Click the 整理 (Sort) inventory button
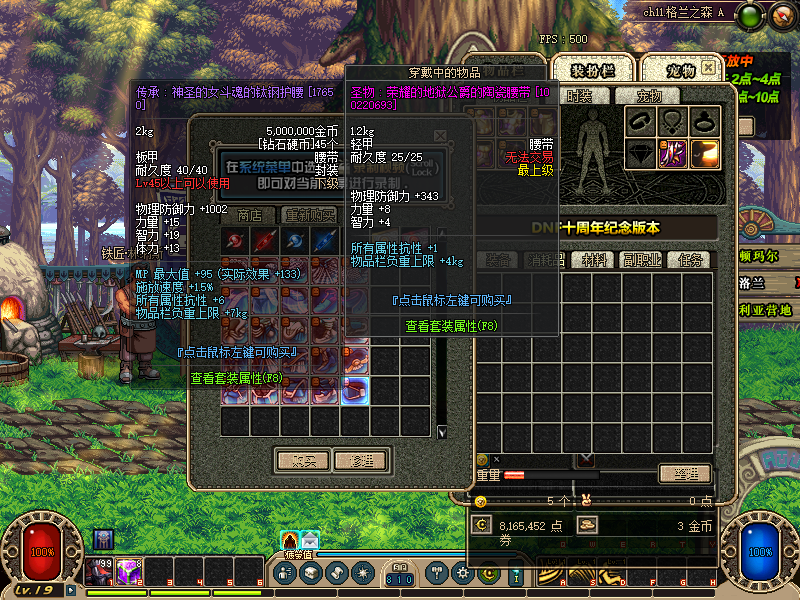Image resolution: width=800 pixels, height=600 pixels. pyautogui.click(x=690, y=474)
